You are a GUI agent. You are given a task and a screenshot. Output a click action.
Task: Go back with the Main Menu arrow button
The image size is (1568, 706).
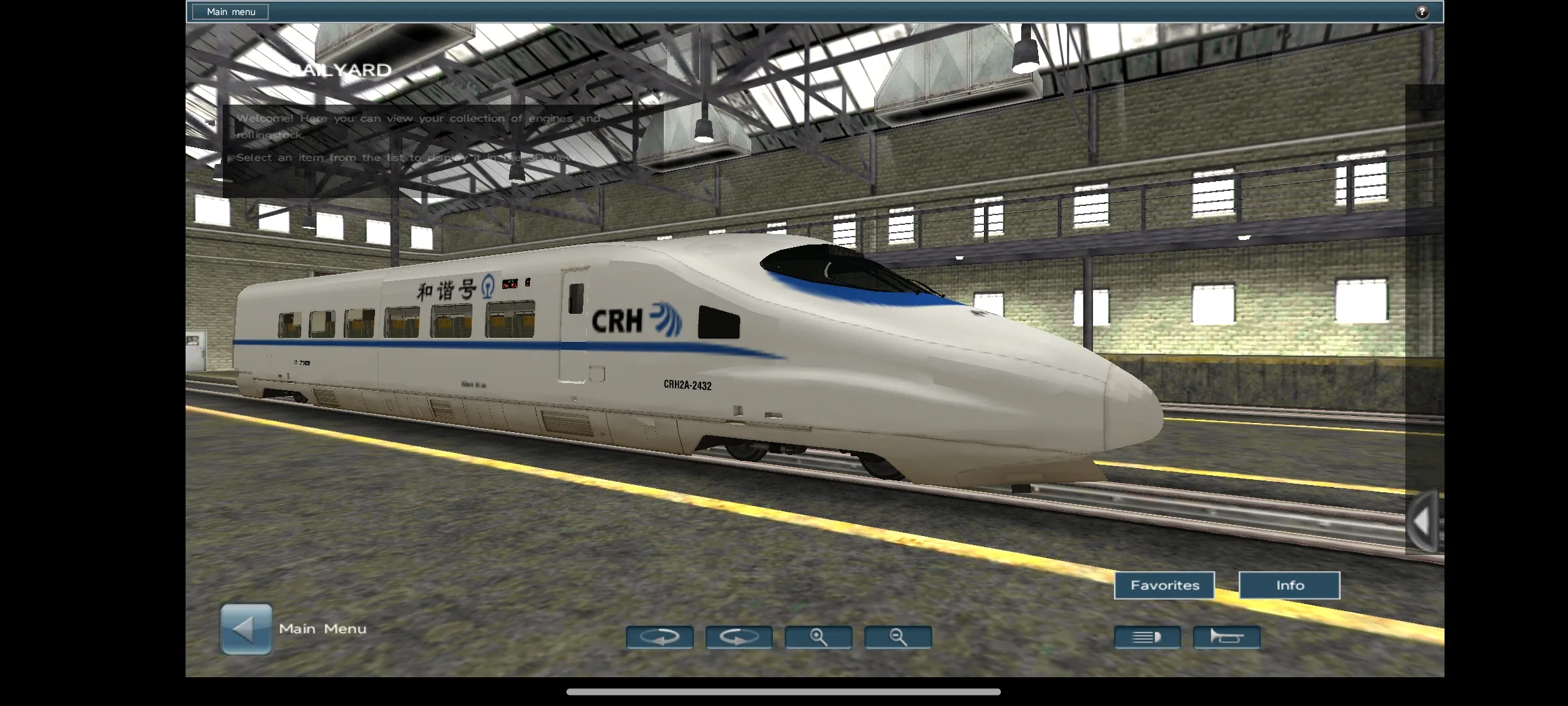click(x=246, y=629)
